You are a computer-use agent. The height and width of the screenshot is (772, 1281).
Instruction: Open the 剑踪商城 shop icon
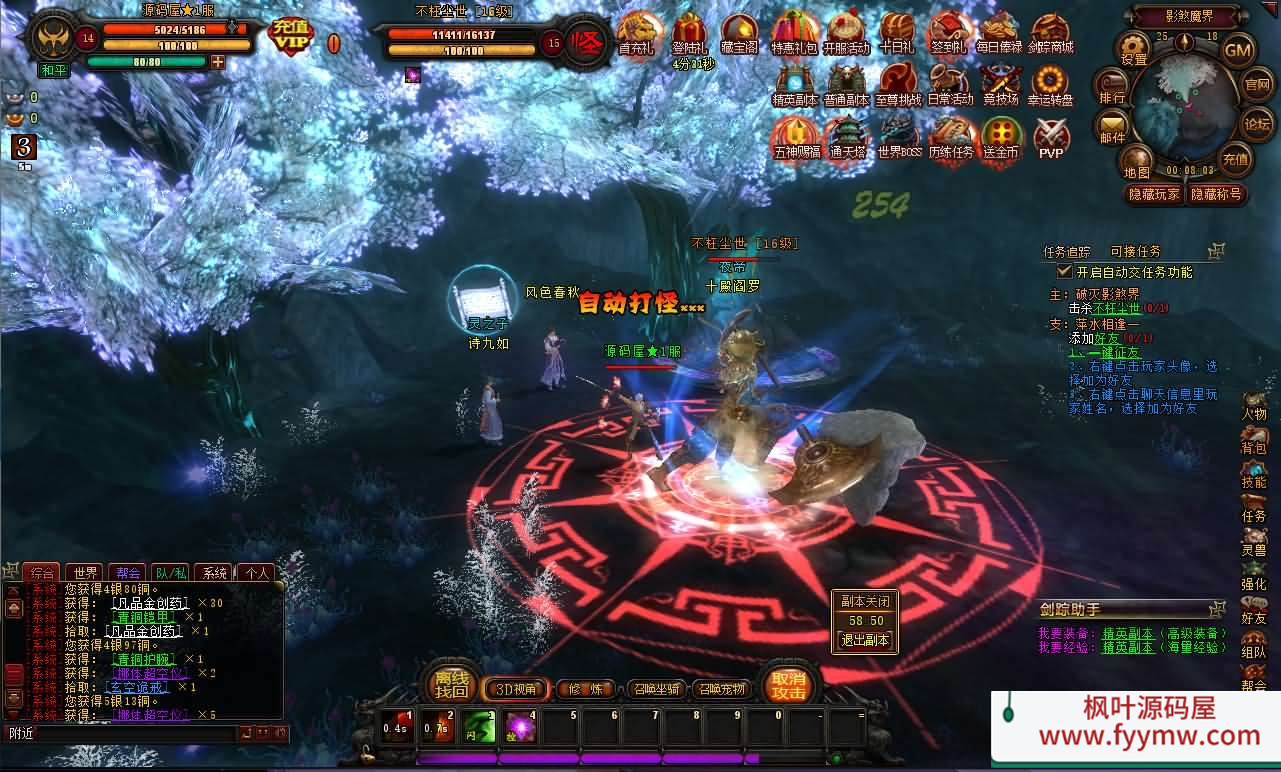coord(1051,34)
